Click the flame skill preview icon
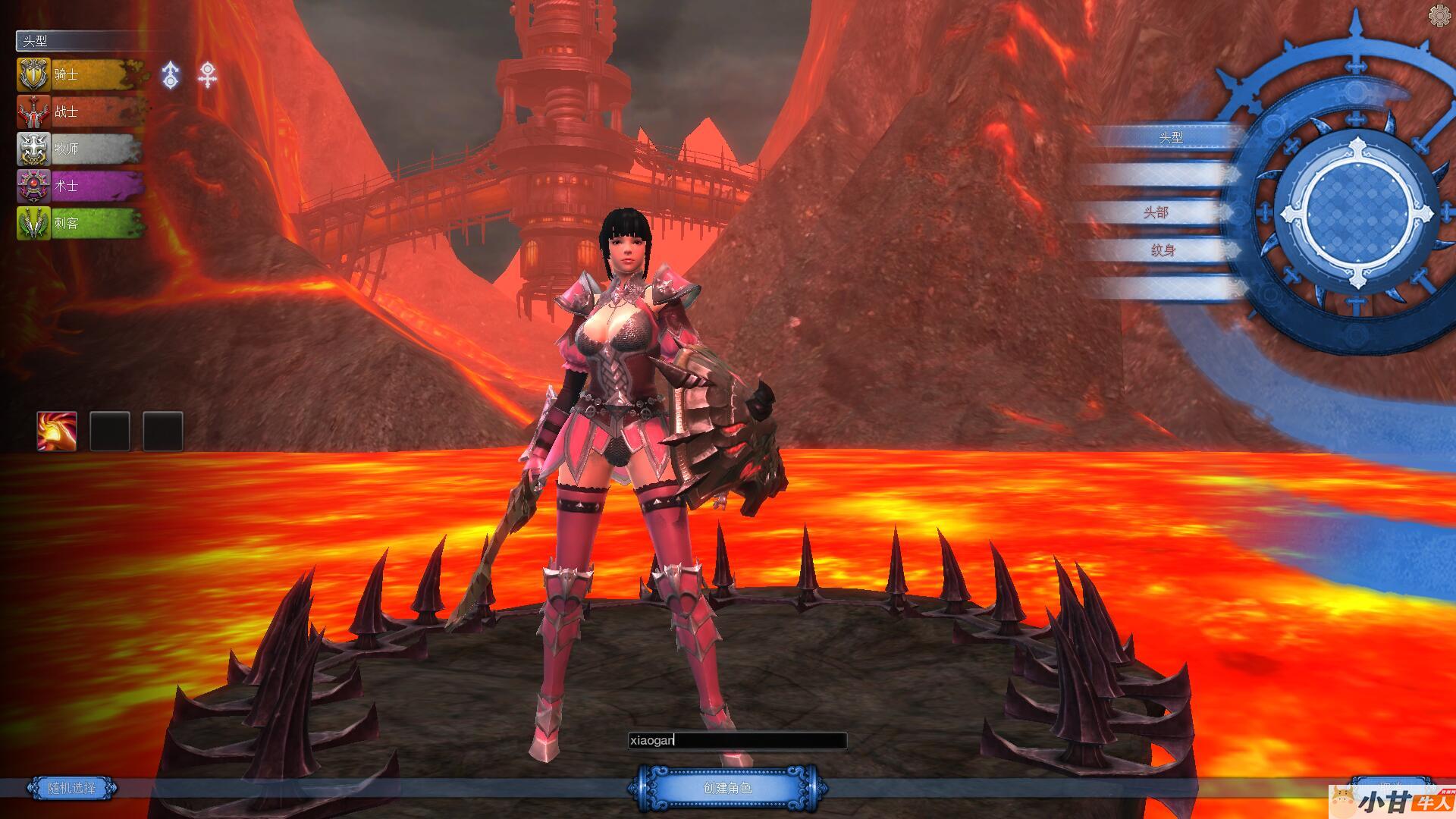Viewport: 1456px width, 819px height. pyautogui.click(x=57, y=431)
